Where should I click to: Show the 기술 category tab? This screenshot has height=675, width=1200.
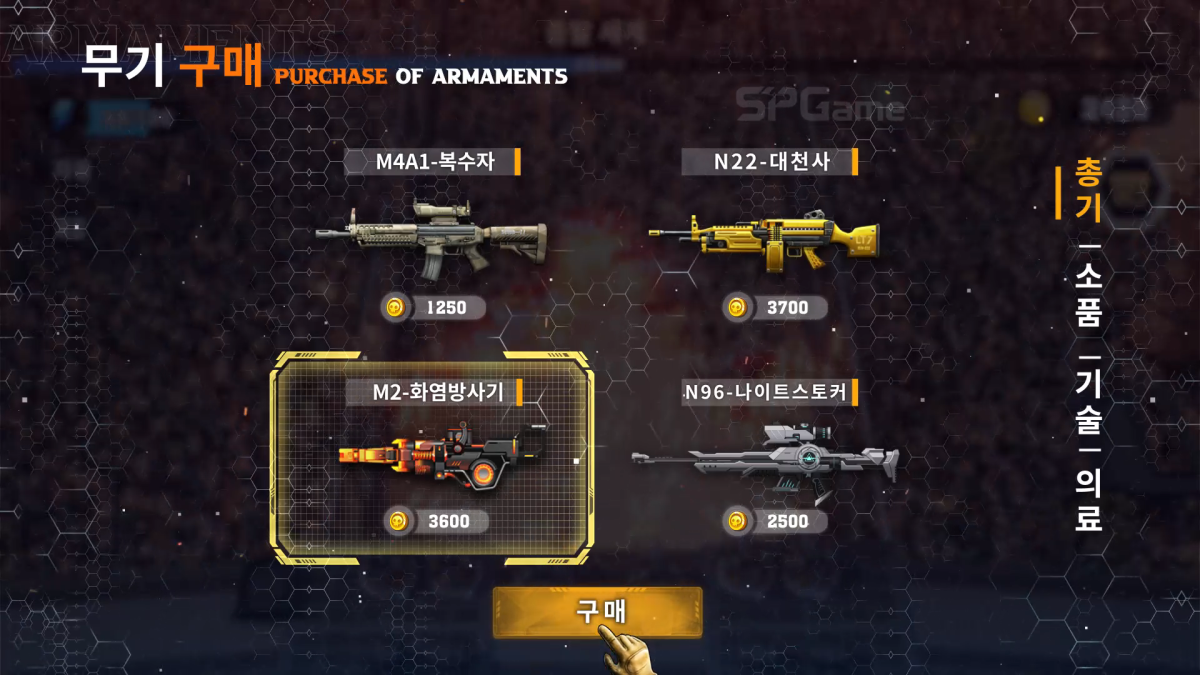click(1088, 402)
